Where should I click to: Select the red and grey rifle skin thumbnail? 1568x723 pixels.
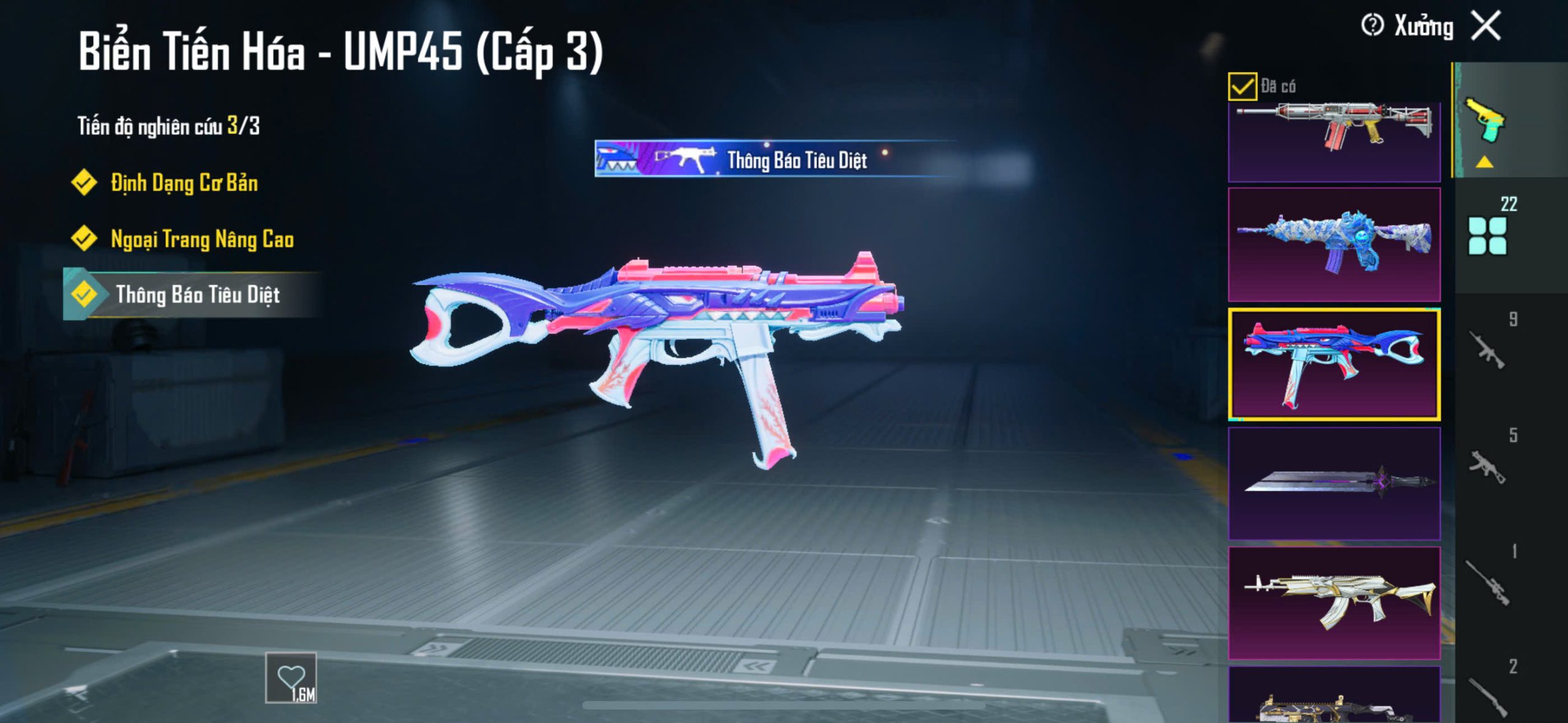coord(1334,141)
